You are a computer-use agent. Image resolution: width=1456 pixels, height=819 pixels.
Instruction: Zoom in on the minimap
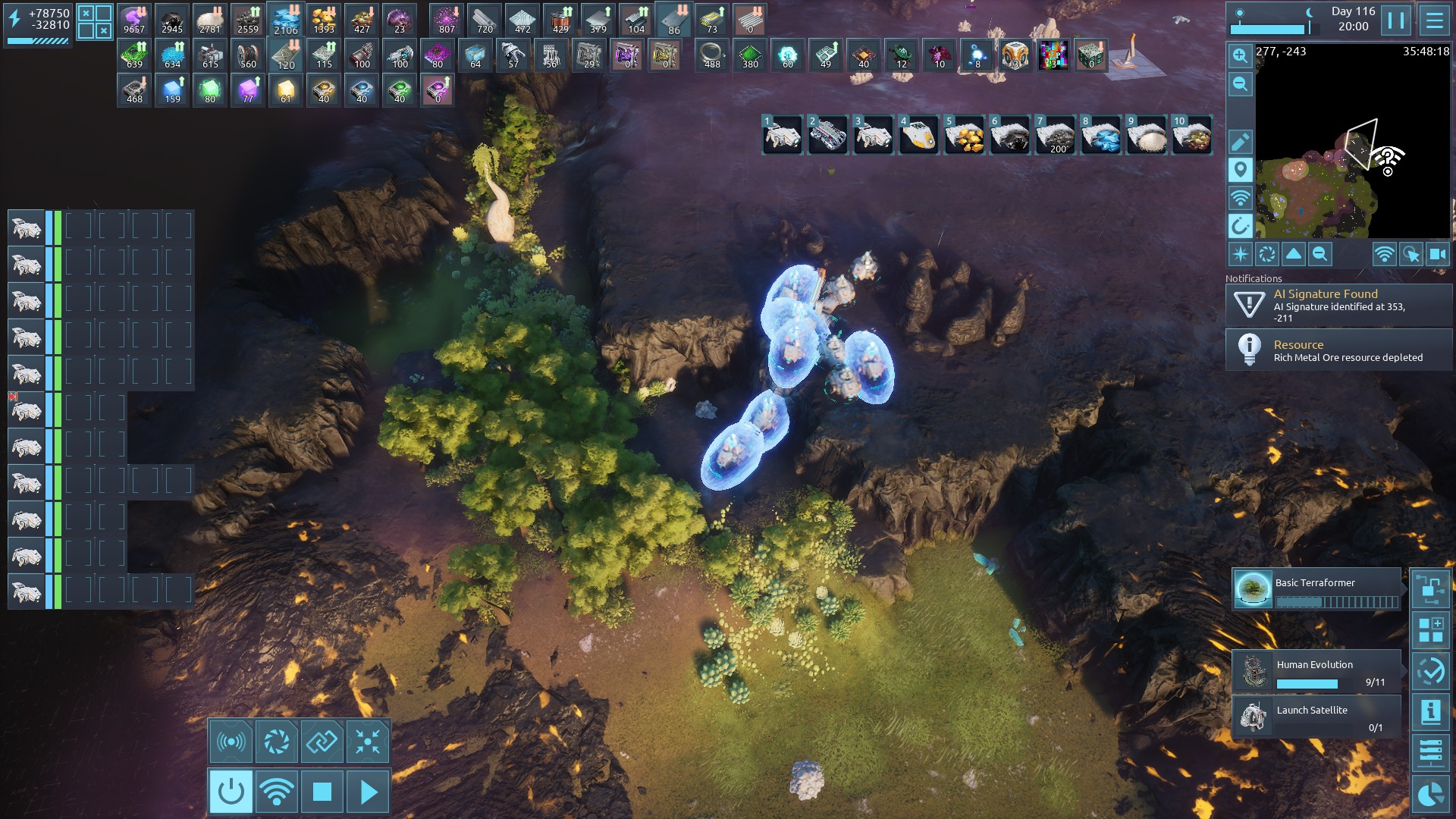point(1240,55)
